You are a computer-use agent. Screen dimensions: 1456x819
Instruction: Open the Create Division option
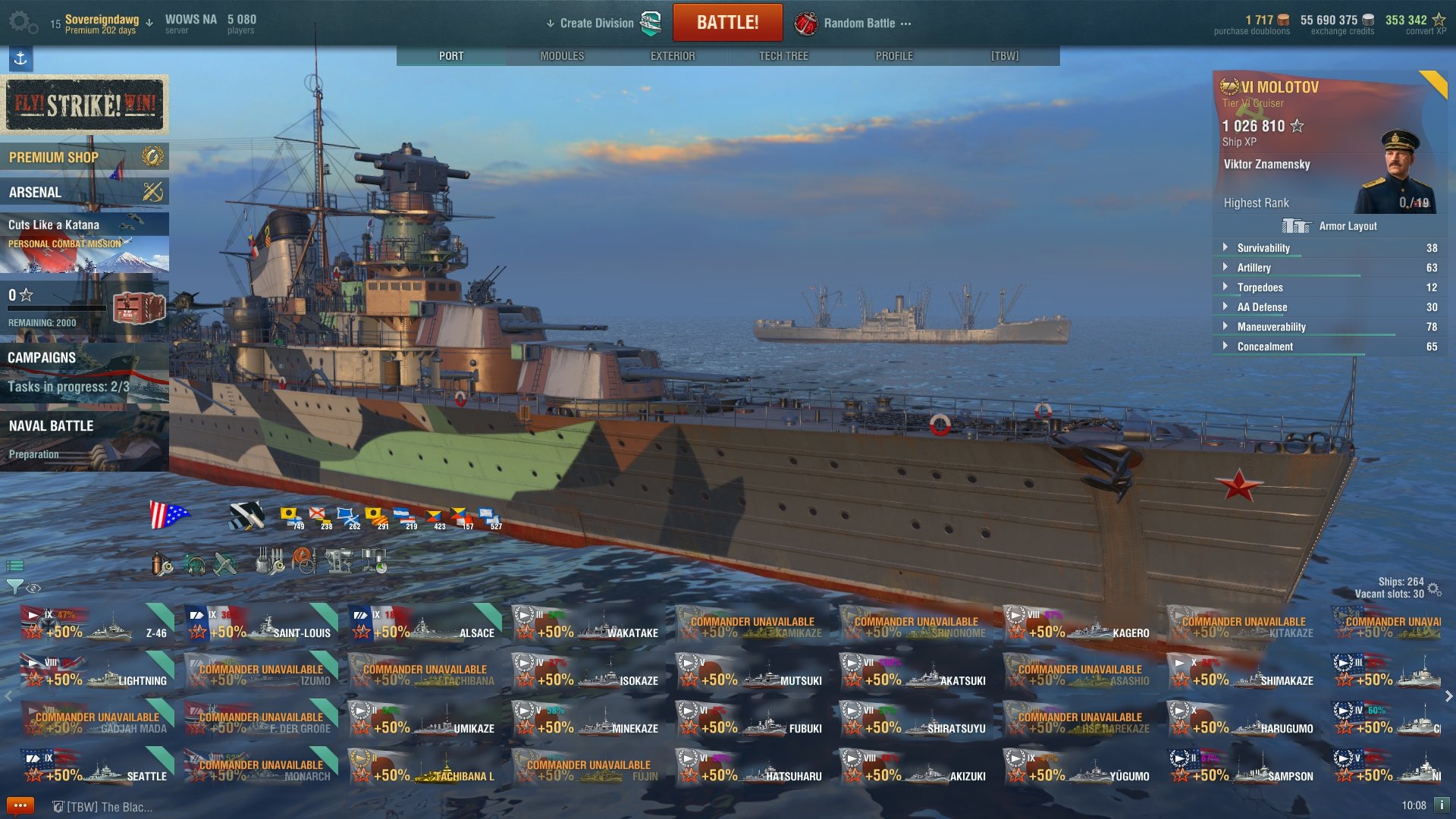(x=596, y=24)
